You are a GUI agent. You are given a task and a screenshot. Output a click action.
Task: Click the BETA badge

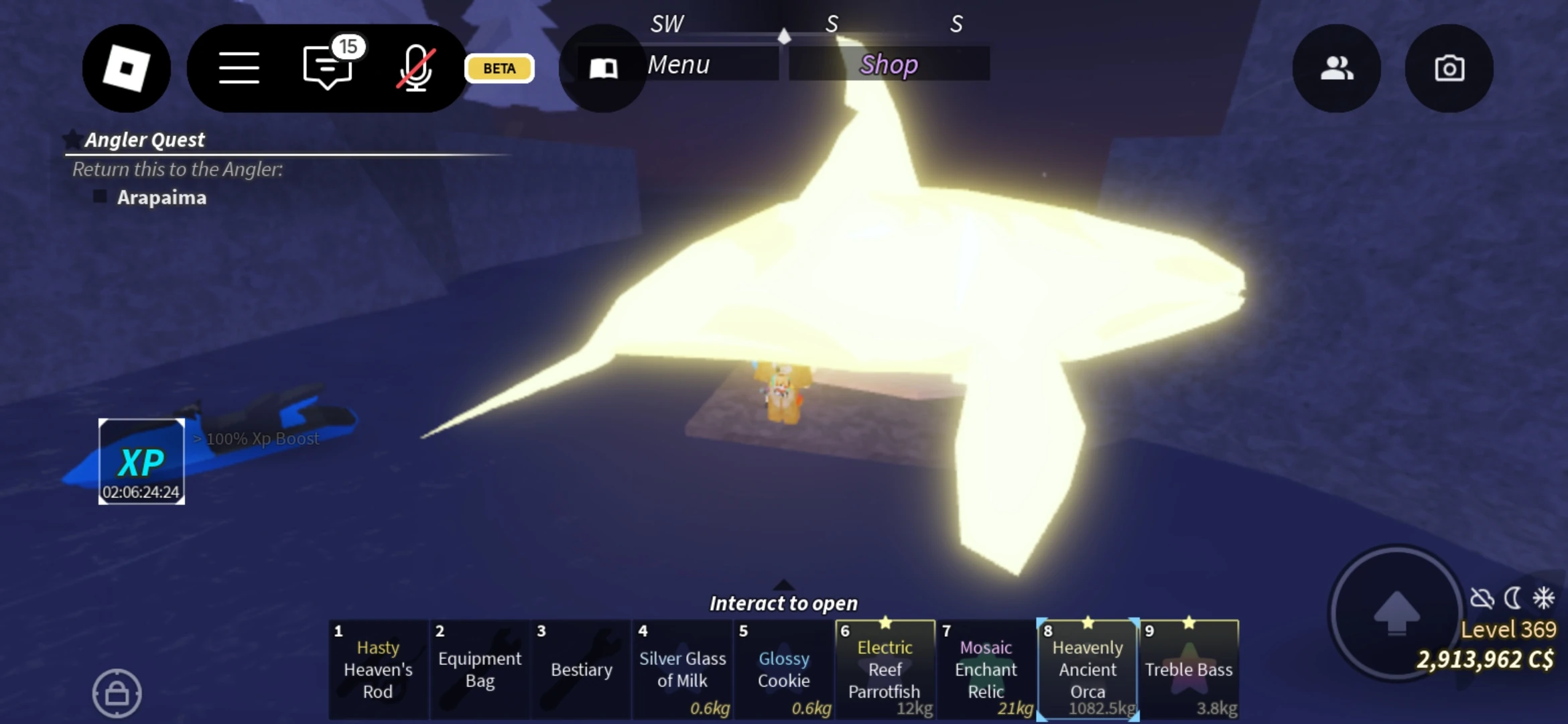pos(498,68)
